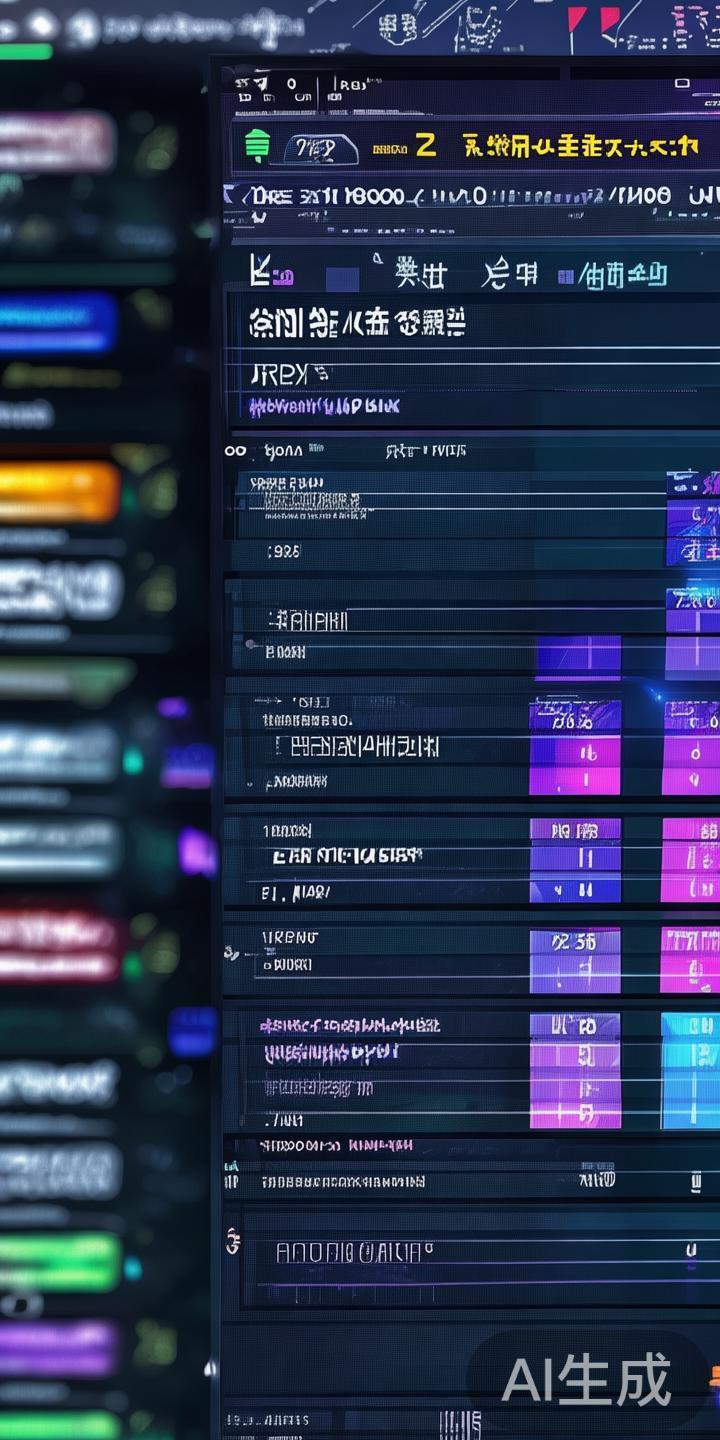This screenshot has height=1440, width=720.
Task: Select the blurred blue sidebar entry
Action: (x=57, y=322)
